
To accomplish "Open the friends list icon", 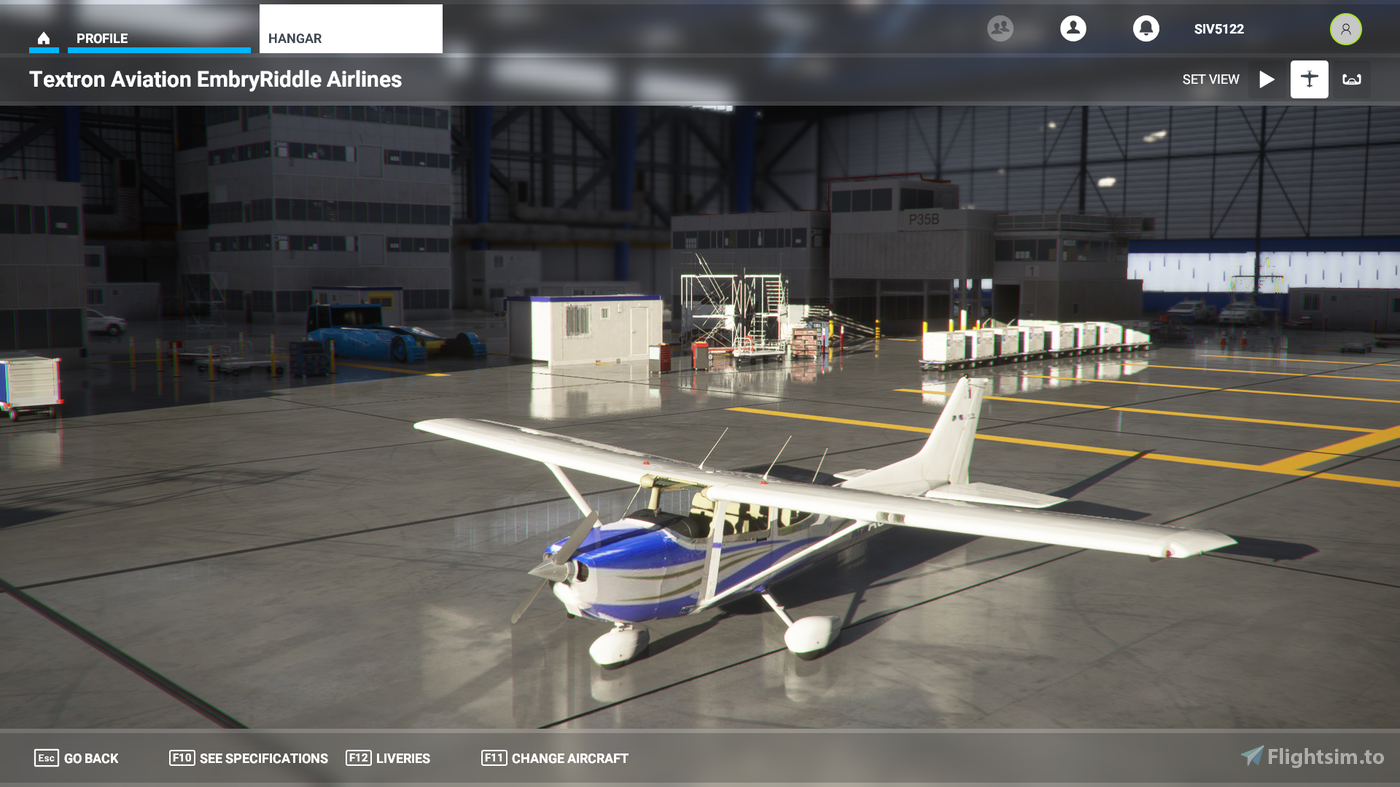I will click(x=1001, y=28).
